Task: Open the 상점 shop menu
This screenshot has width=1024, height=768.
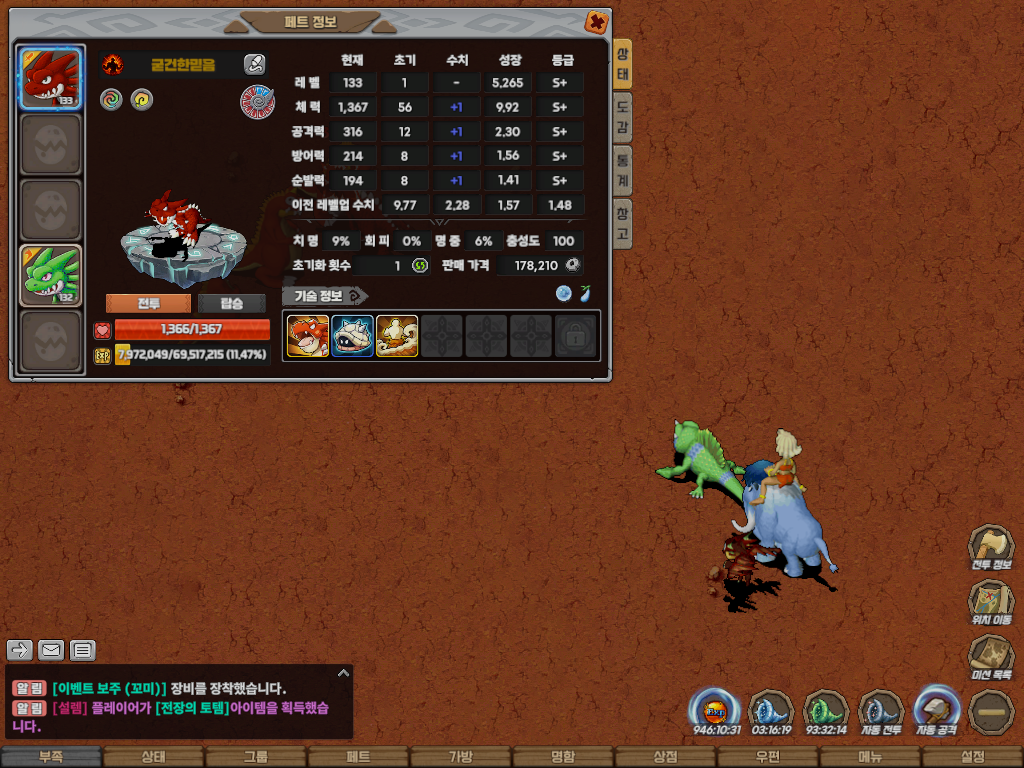Action: (x=665, y=757)
